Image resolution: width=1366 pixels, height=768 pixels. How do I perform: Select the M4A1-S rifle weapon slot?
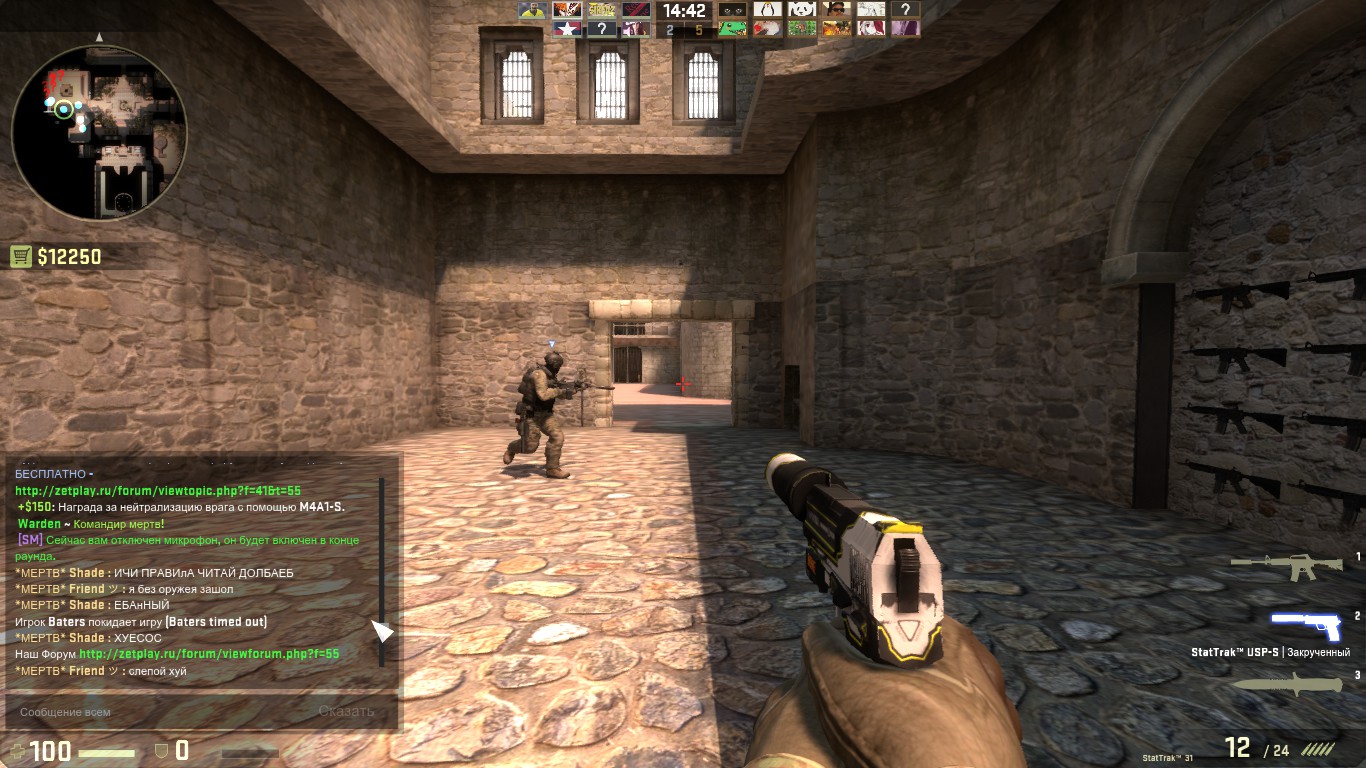(x=1287, y=566)
